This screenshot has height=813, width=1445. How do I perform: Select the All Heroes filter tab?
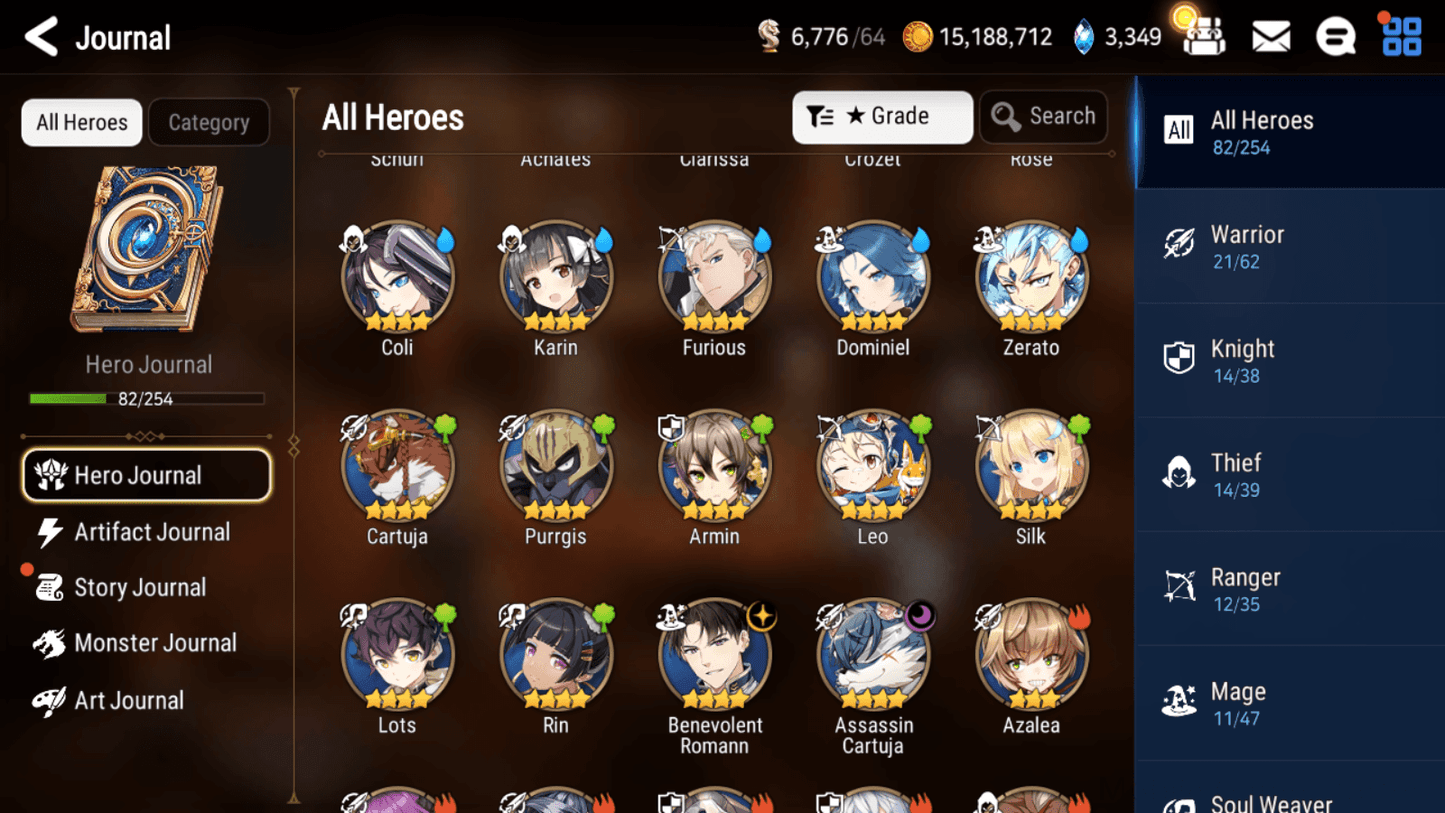(81, 122)
